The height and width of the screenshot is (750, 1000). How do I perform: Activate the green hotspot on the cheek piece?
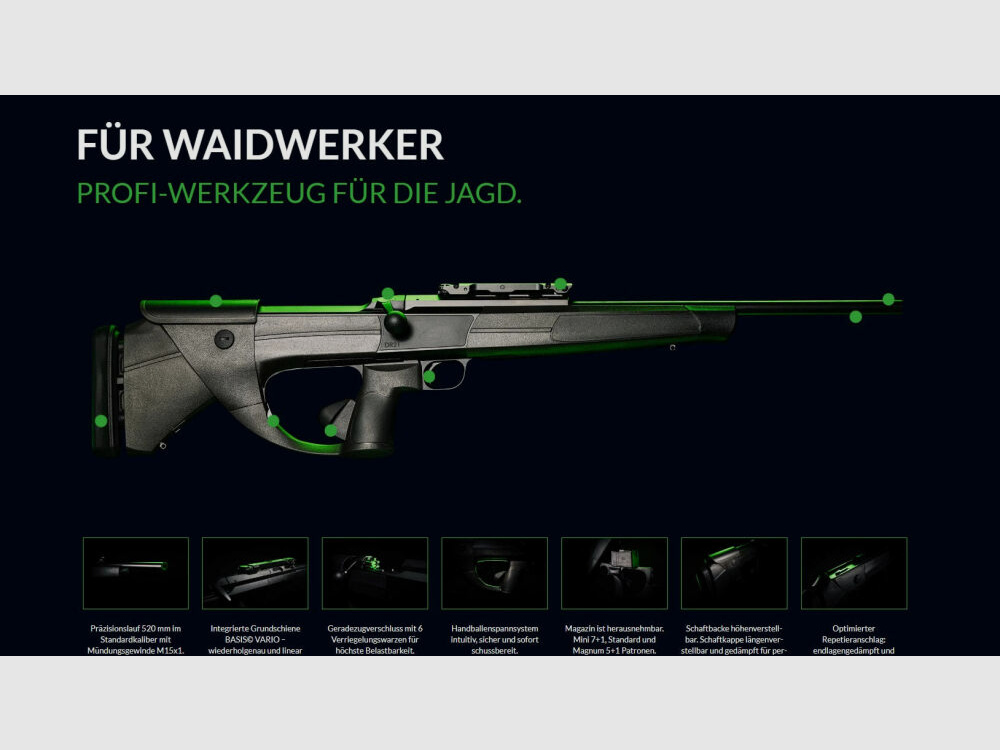216,300
